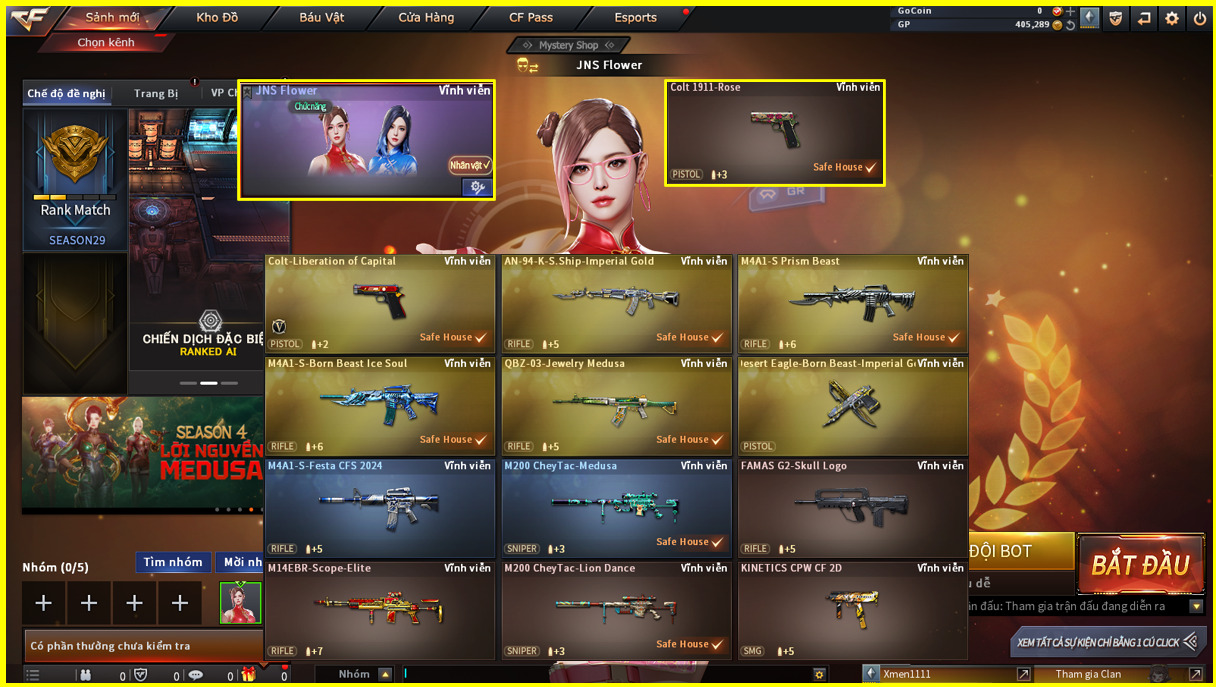Open the Rank Match mode tile
This screenshot has width=1216, height=687.
coord(76,180)
